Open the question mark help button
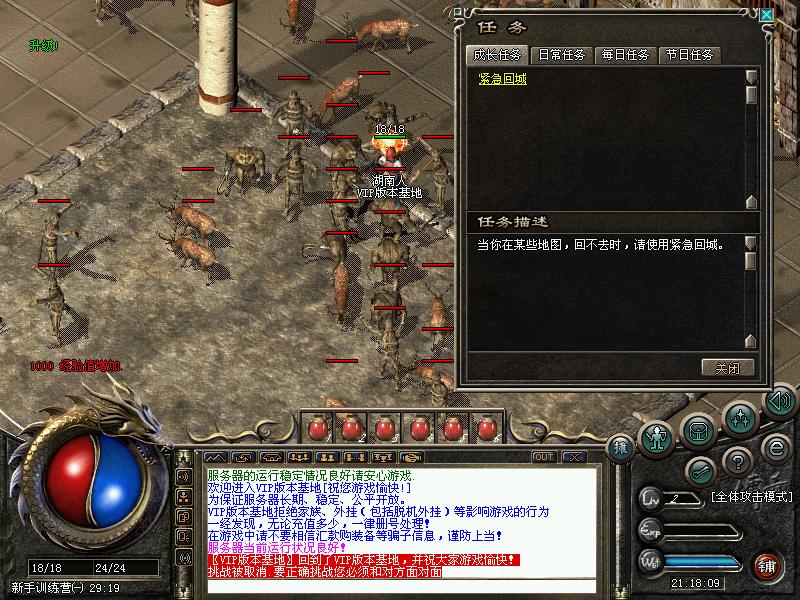 pos(738,460)
